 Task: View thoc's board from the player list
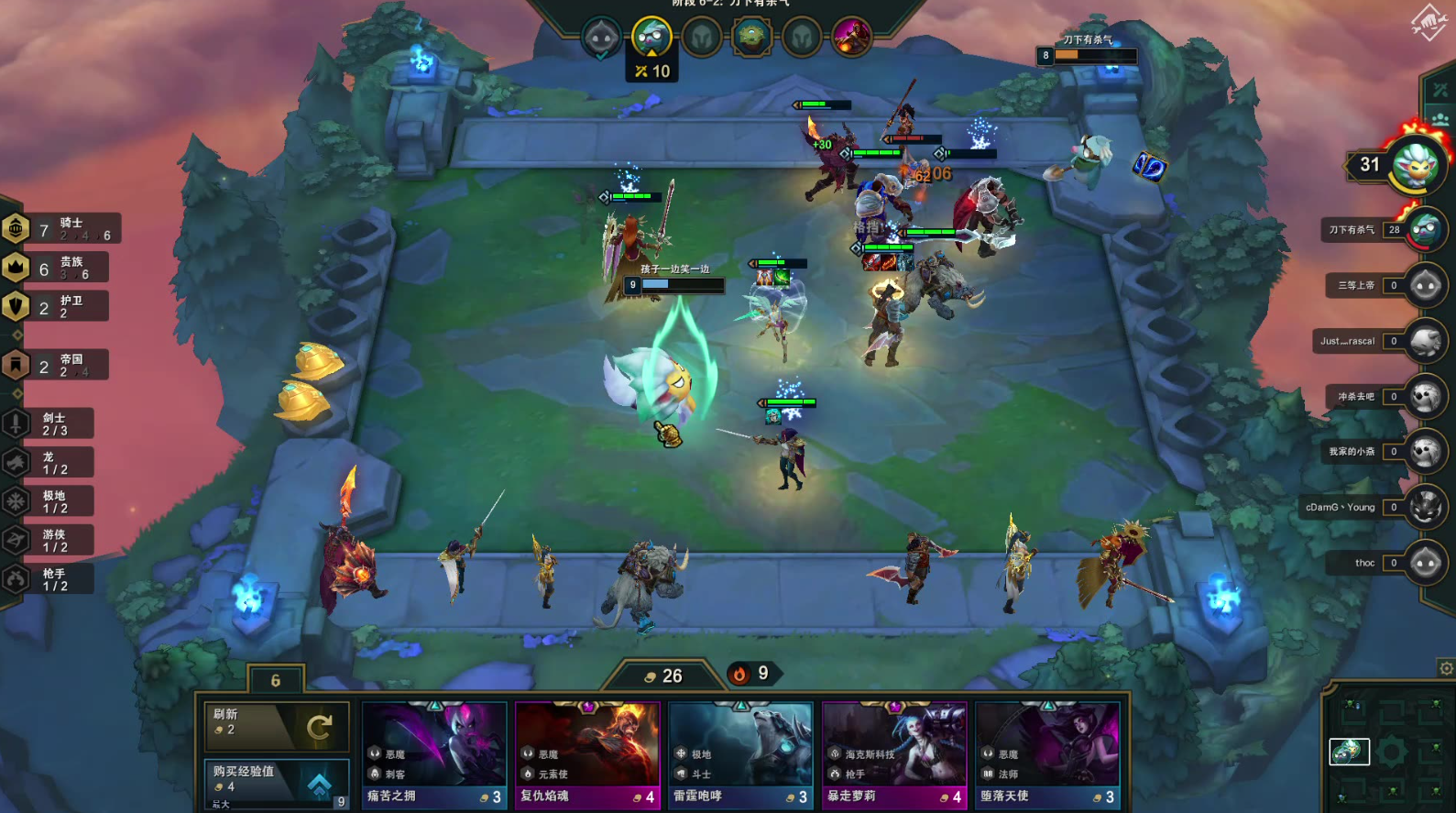[x=1425, y=562]
